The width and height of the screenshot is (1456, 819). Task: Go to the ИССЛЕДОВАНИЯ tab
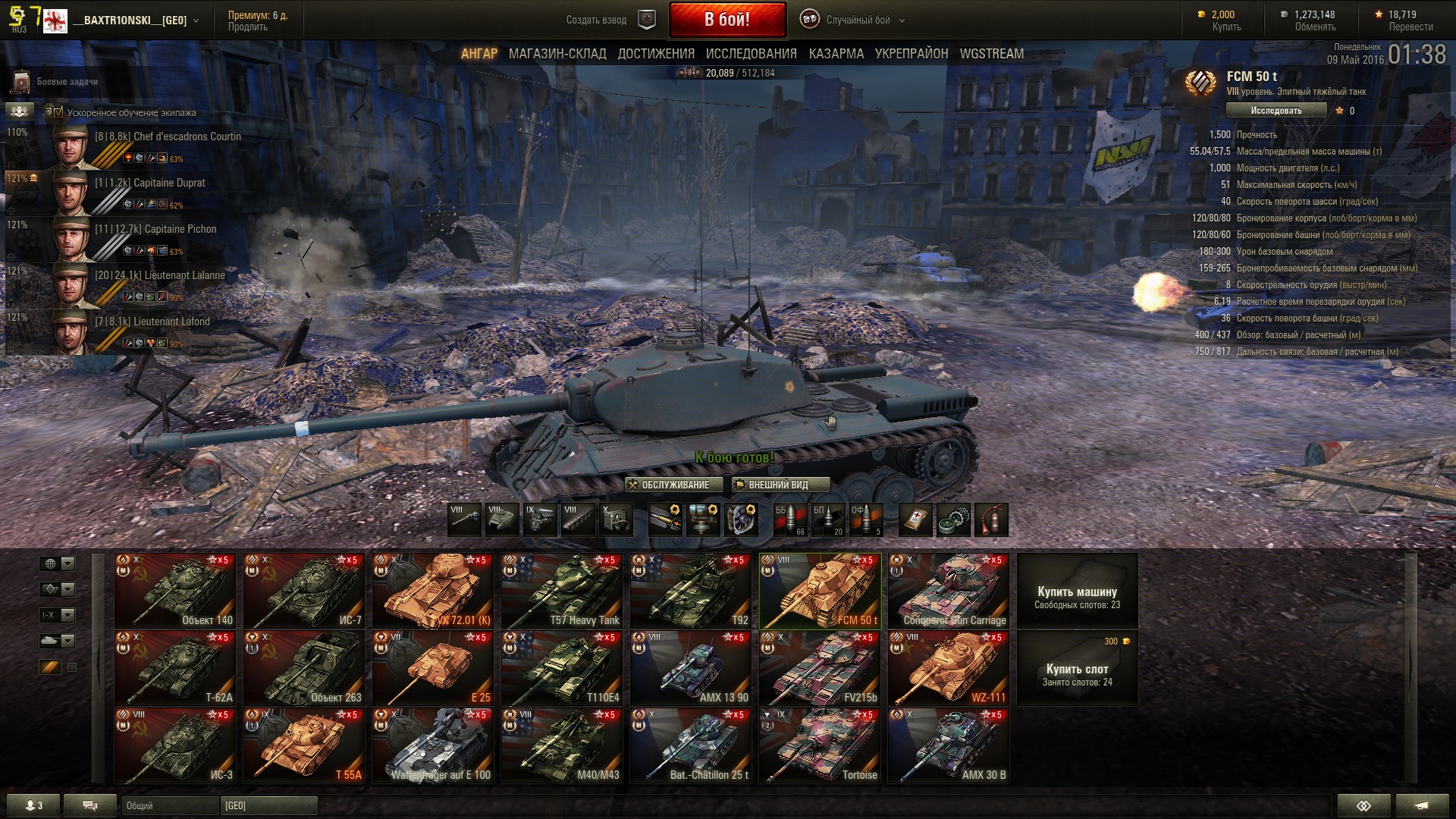pyautogui.click(x=751, y=54)
